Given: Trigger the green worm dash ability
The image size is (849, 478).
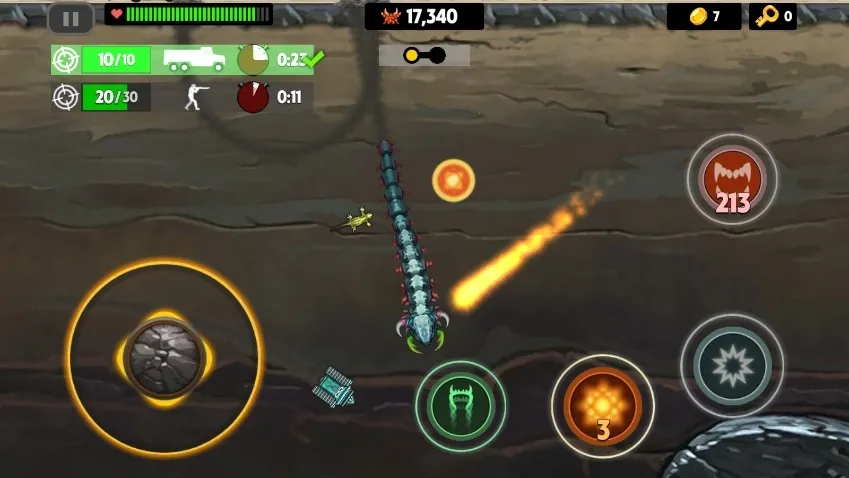Looking at the screenshot, I should click(x=460, y=405).
